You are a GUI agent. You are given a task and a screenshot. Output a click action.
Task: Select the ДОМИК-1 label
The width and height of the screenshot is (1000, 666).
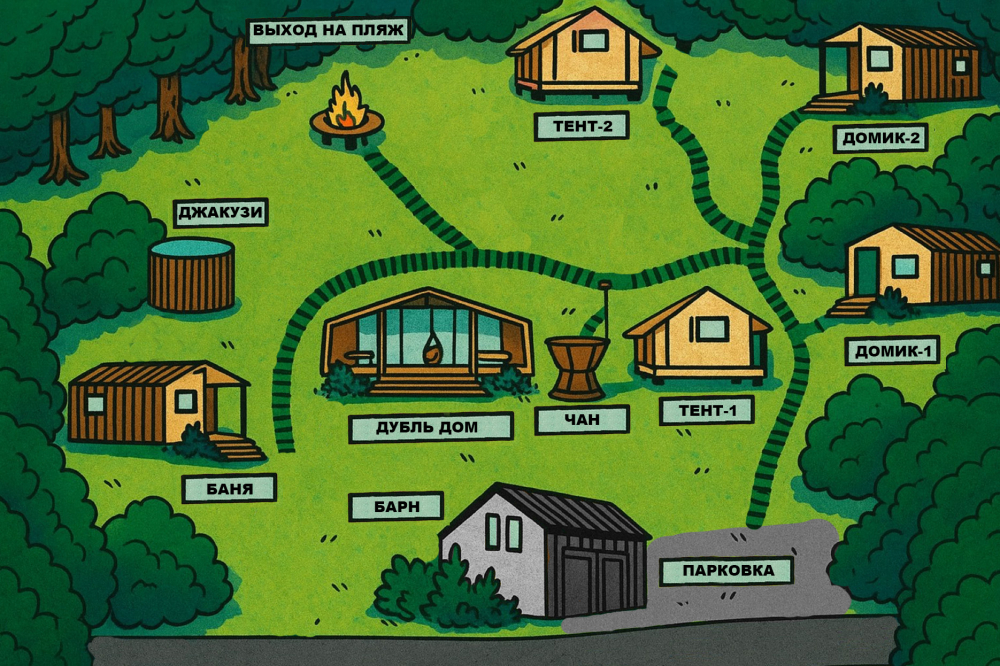892,350
